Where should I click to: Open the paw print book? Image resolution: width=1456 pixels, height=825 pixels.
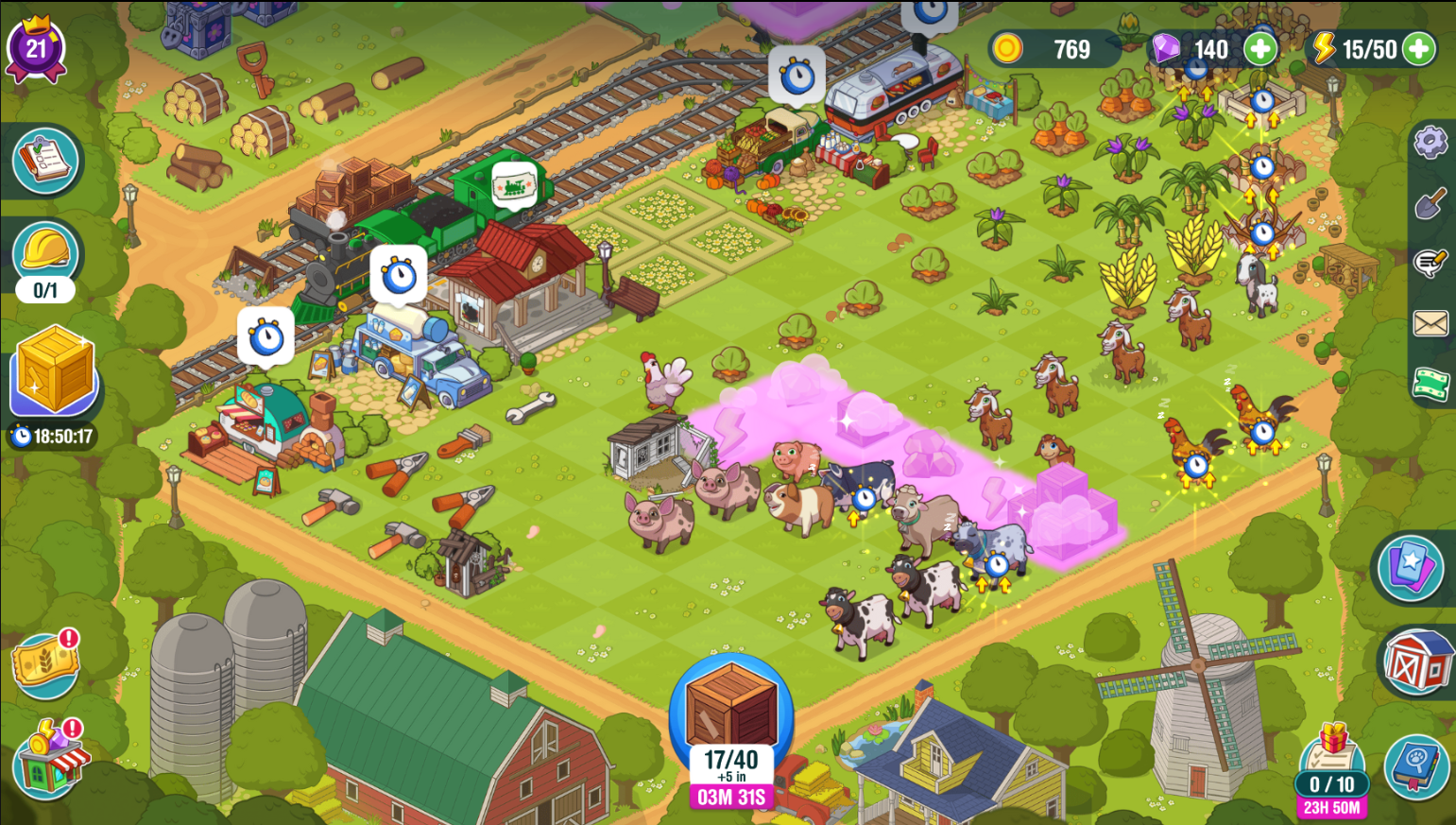pos(1417,766)
